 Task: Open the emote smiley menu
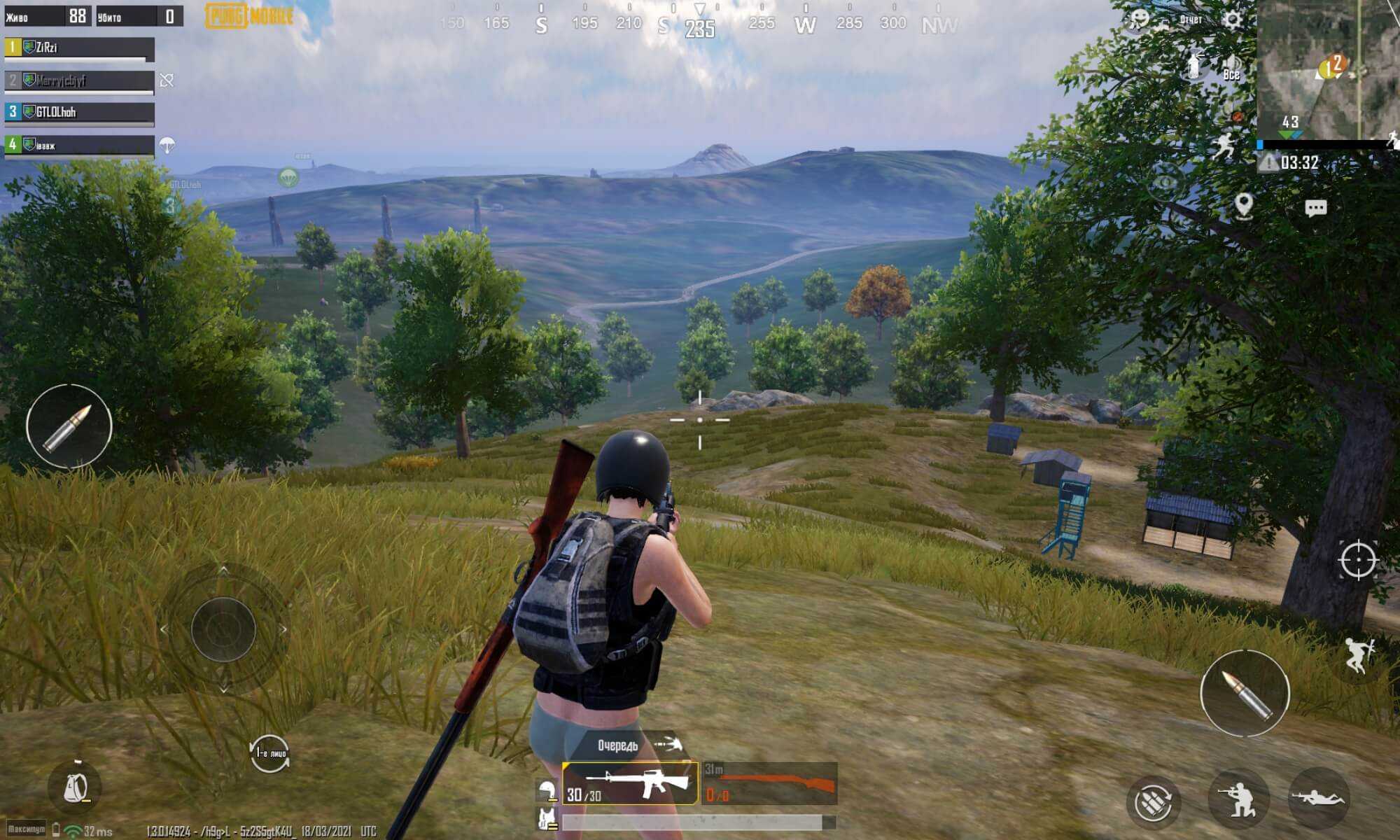click(1140, 19)
